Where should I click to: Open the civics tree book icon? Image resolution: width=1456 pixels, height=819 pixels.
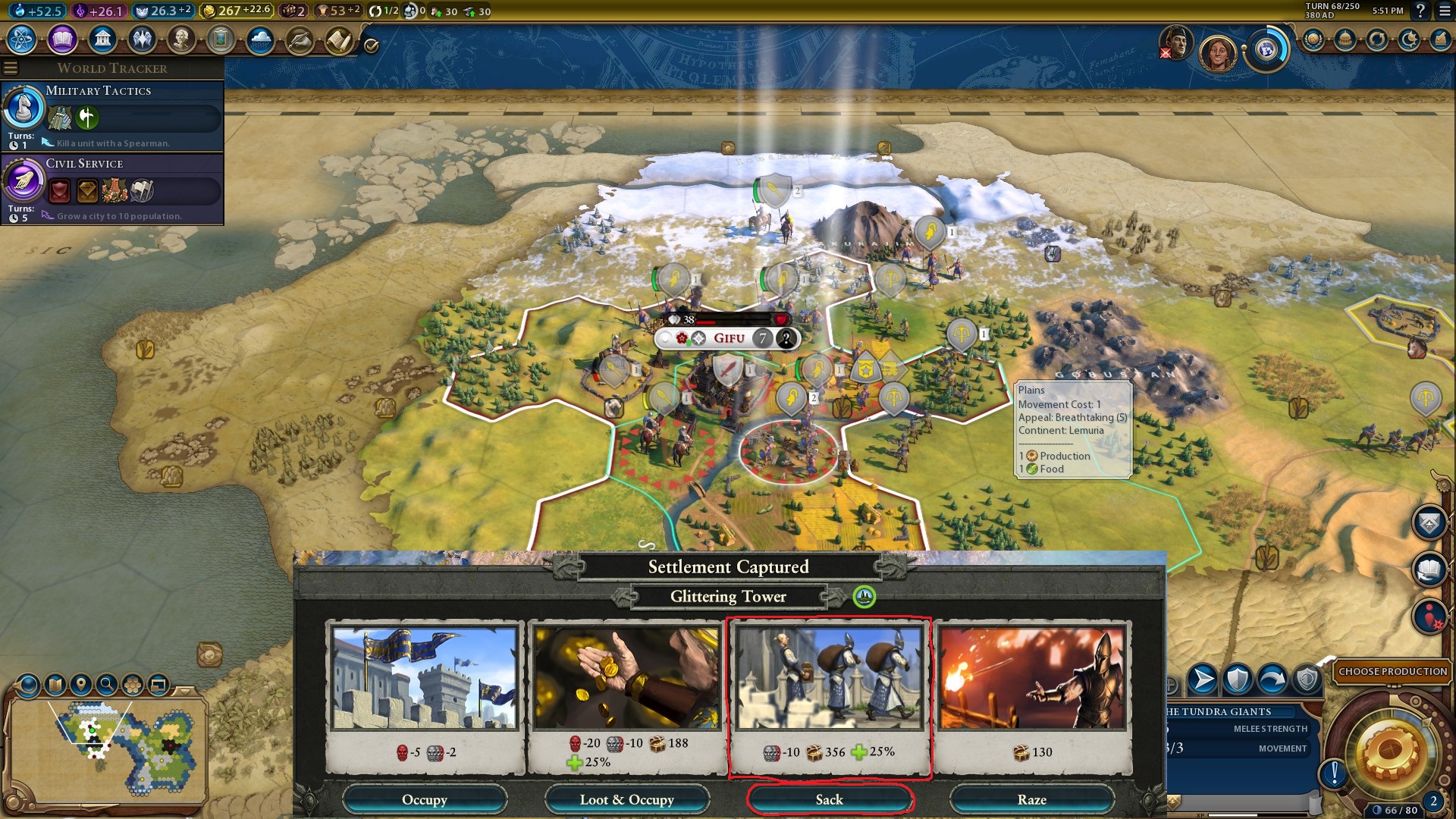click(62, 39)
